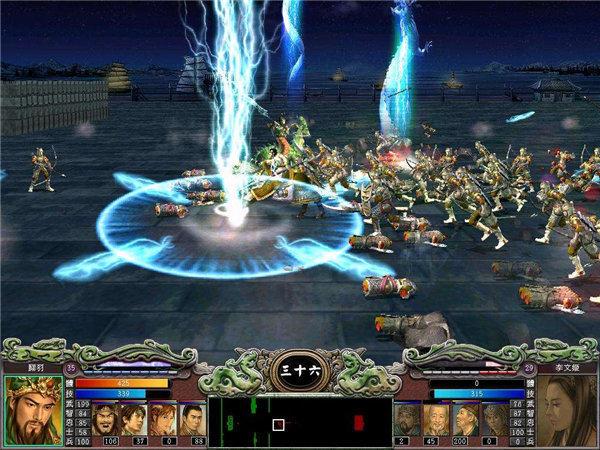Choose allied officer portrait with 37 troops

137,416
